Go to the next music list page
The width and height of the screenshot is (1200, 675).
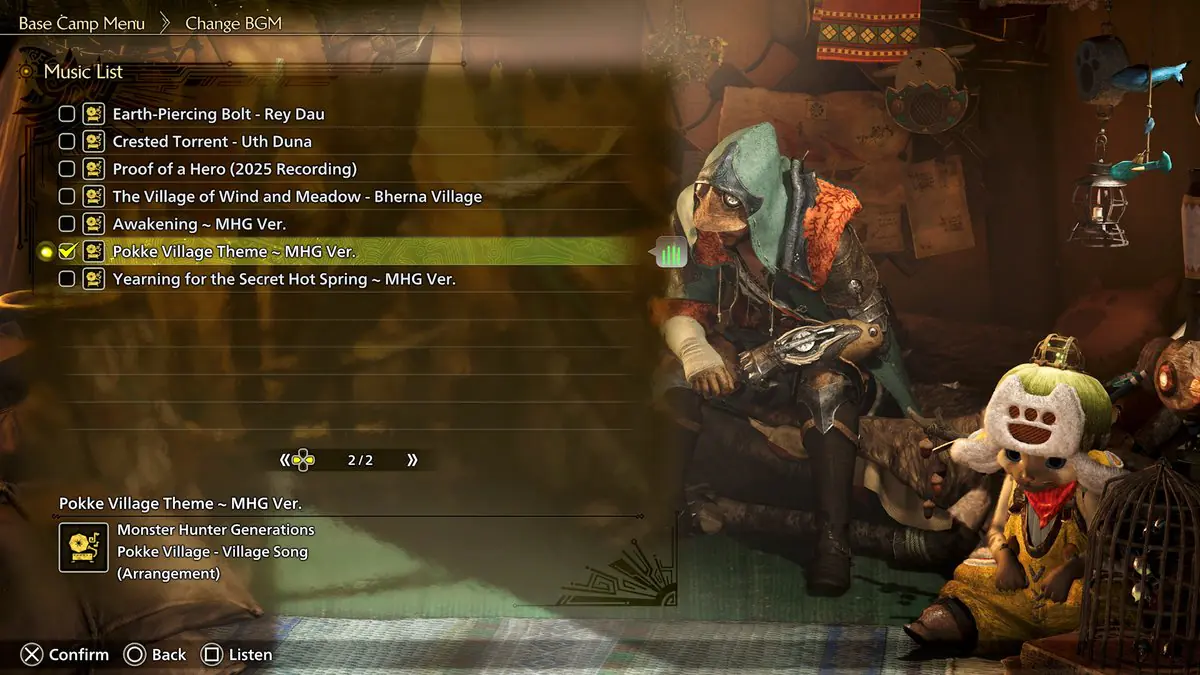[x=412, y=460]
